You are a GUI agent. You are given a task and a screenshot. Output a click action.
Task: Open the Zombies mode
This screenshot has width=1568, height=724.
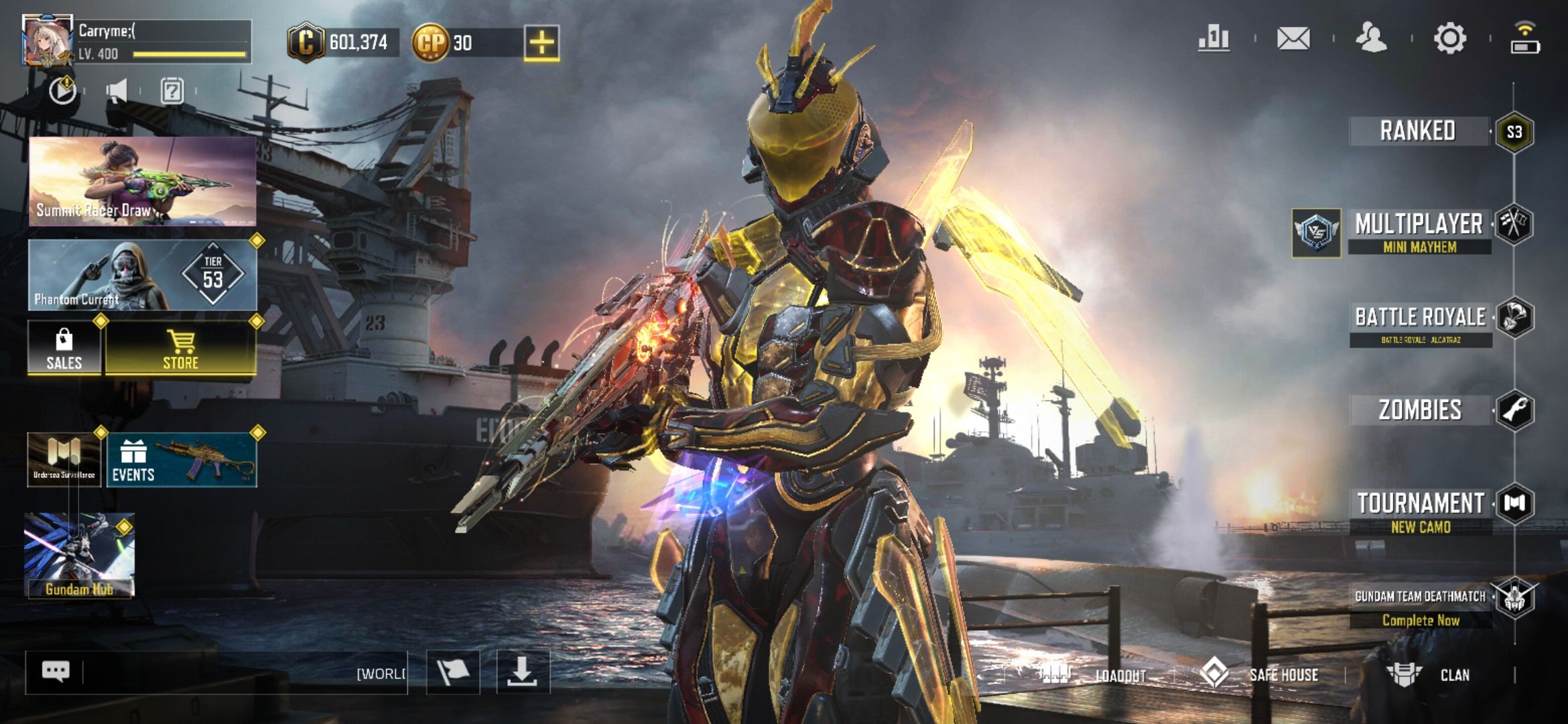(1420, 410)
